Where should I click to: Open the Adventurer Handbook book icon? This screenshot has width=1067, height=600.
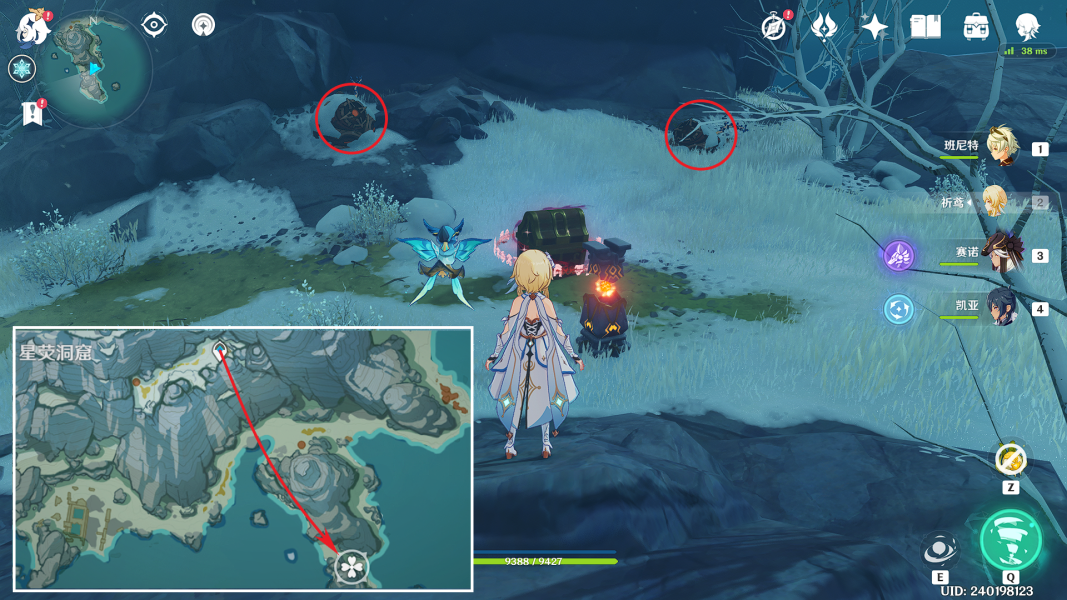point(925,27)
